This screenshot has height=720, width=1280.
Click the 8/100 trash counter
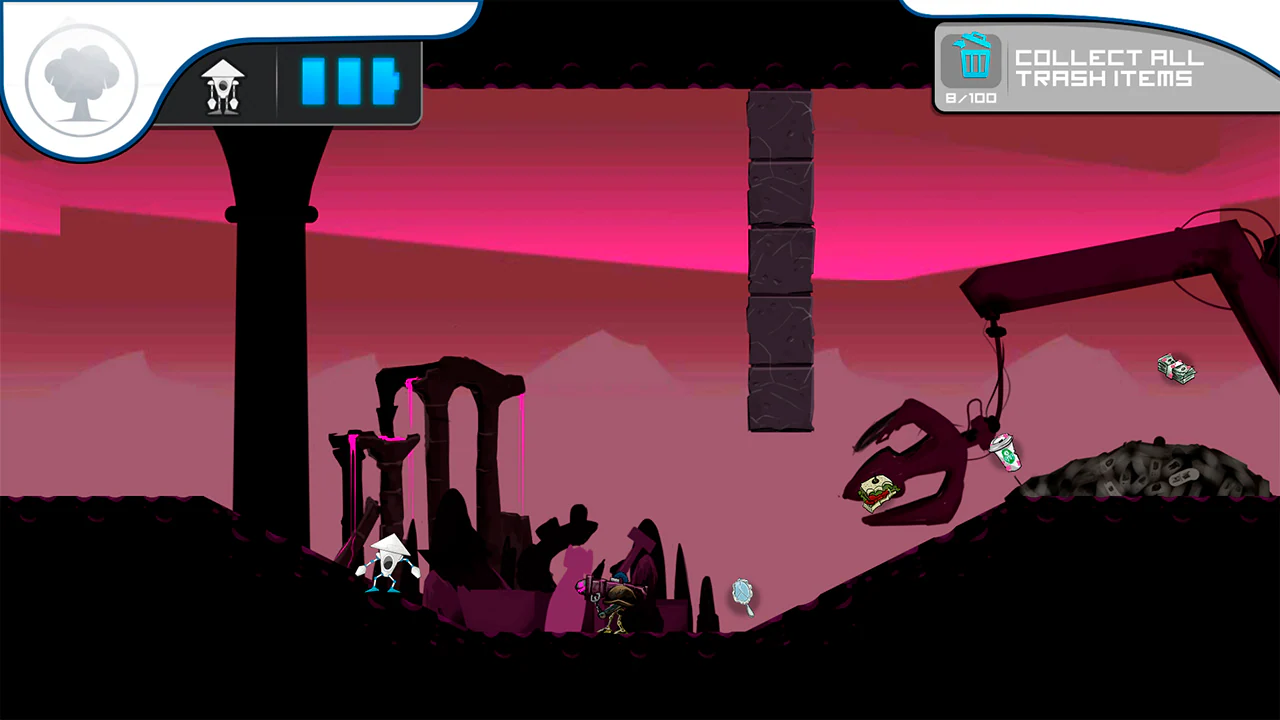tap(969, 98)
